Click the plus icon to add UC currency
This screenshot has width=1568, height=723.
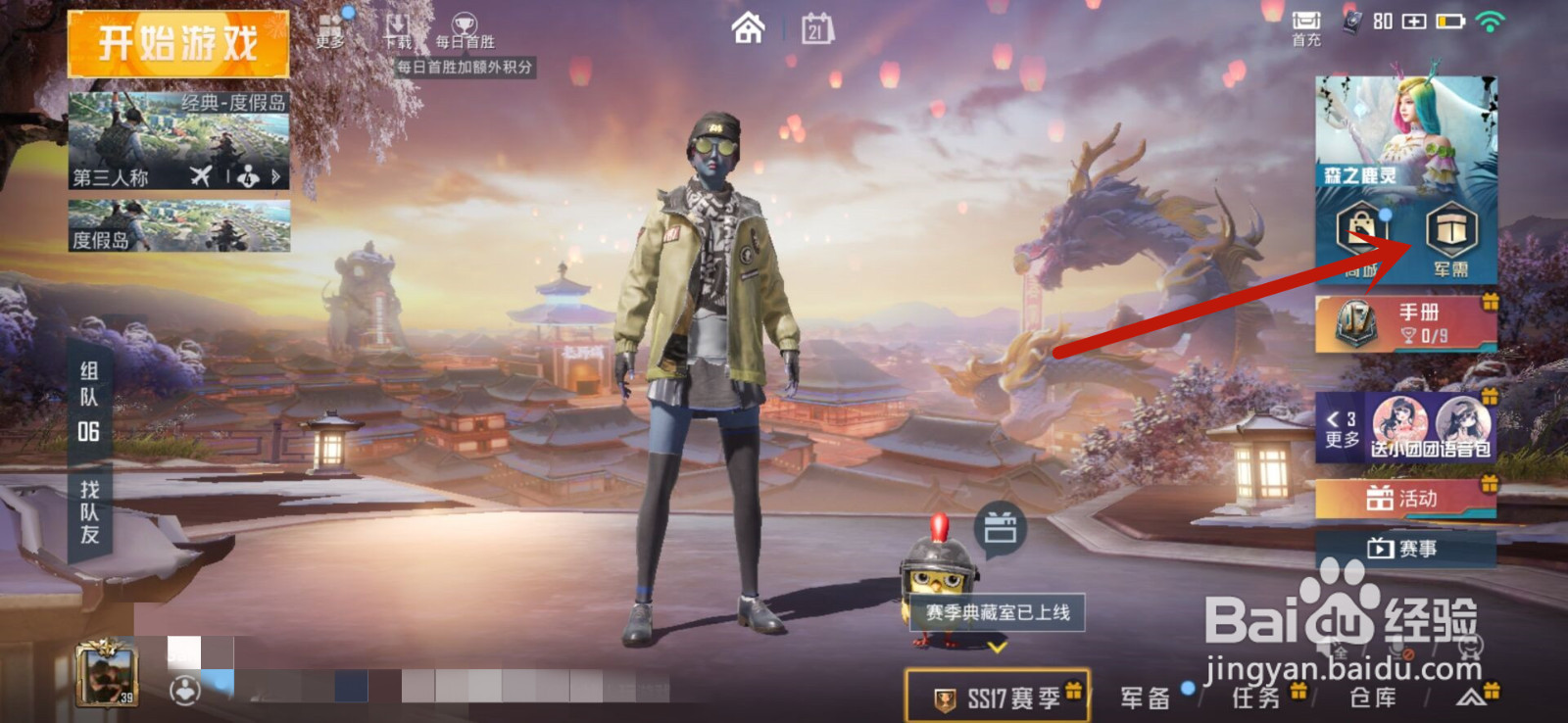1414,21
